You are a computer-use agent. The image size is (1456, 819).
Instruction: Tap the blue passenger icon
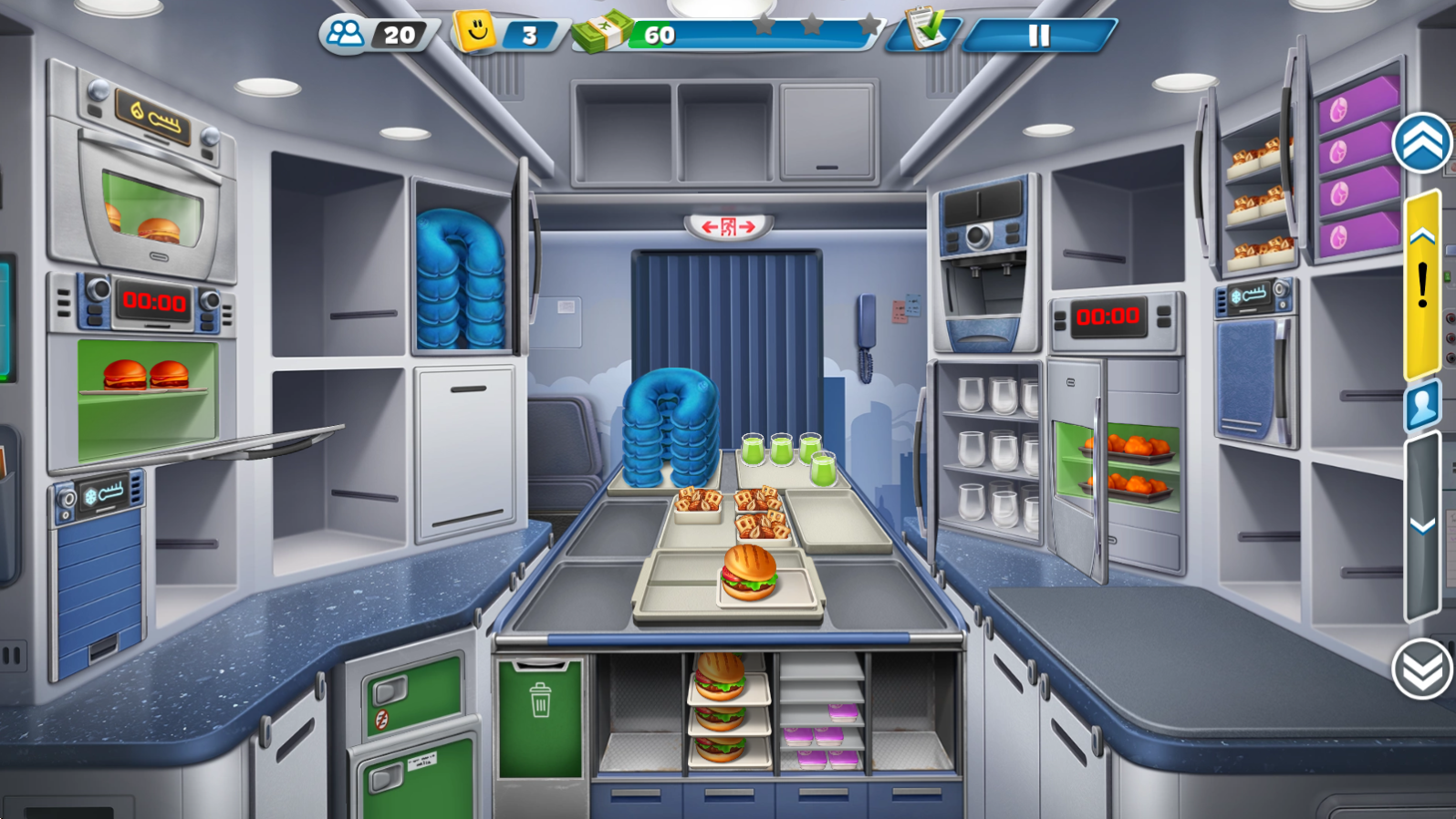(1422, 405)
